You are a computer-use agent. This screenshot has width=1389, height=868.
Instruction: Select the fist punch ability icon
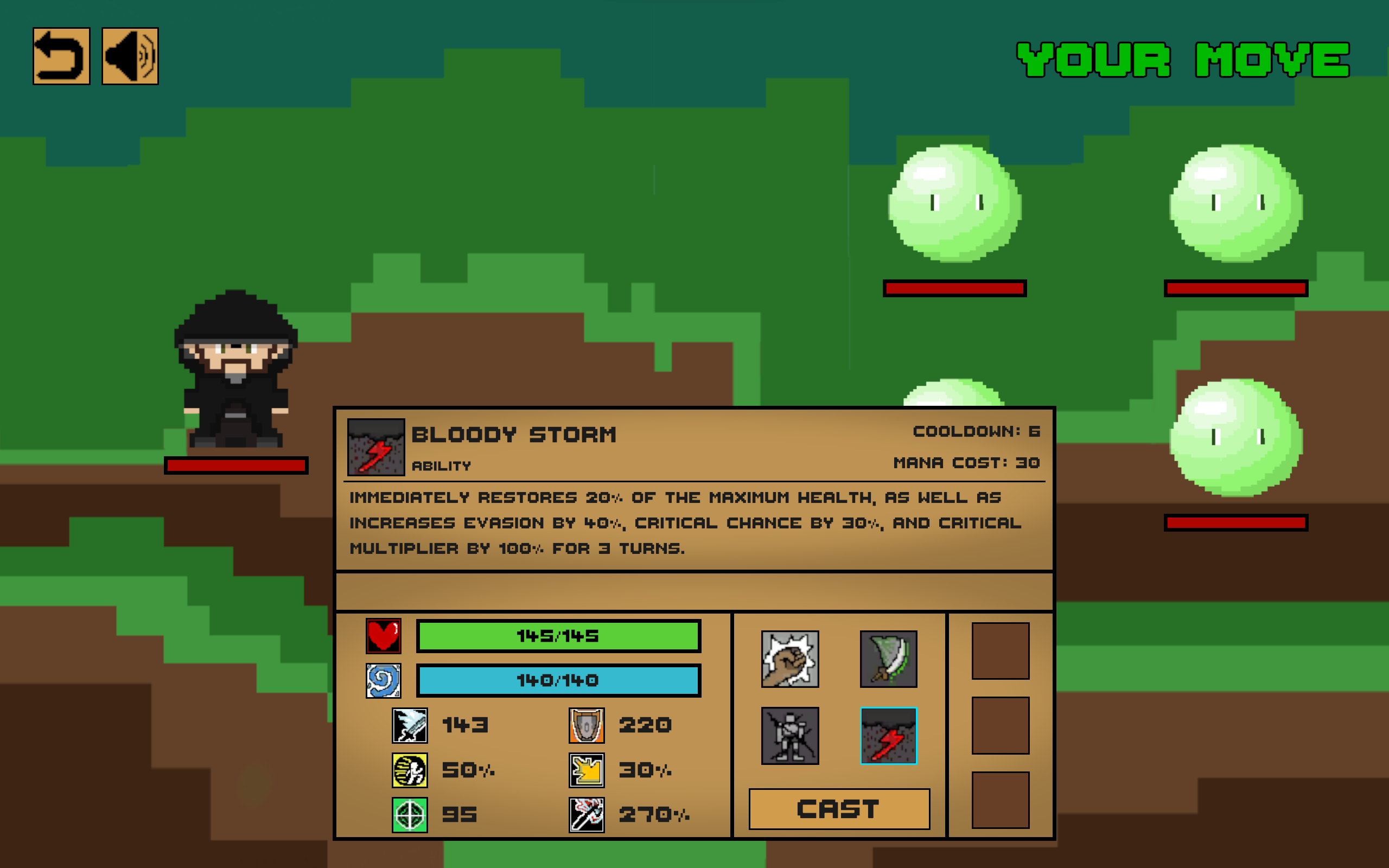coord(790,659)
